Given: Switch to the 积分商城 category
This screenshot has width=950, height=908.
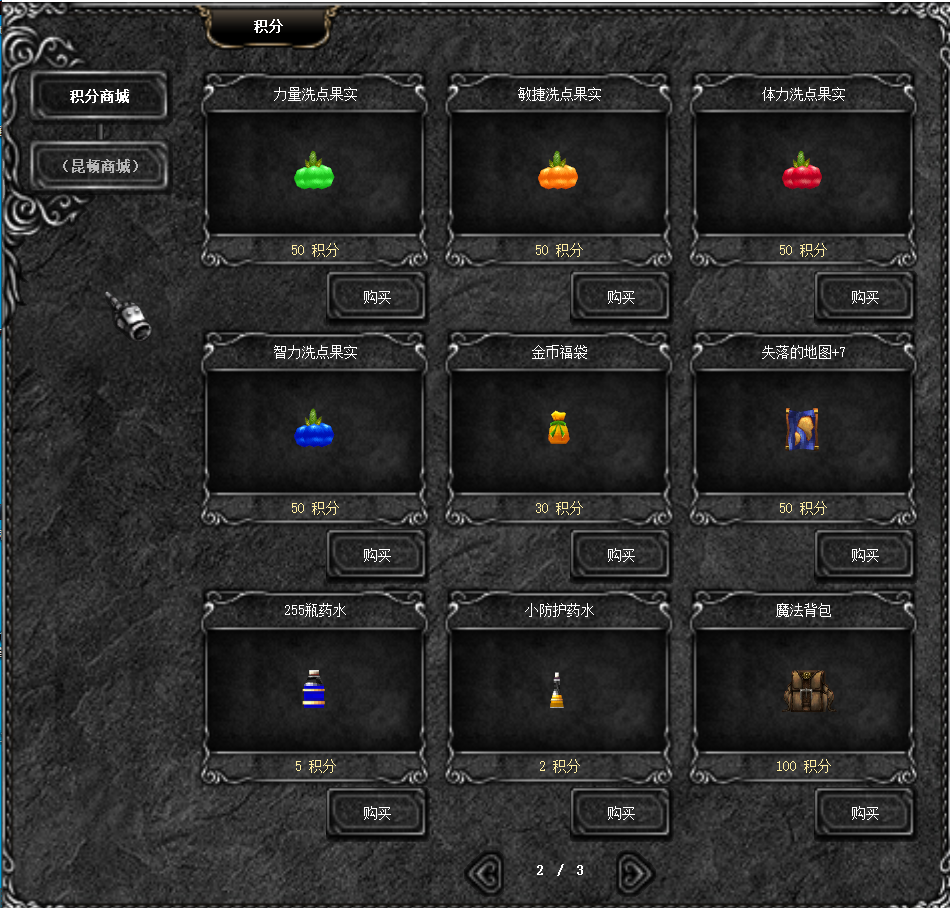Looking at the screenshot, I should (99, 96).
